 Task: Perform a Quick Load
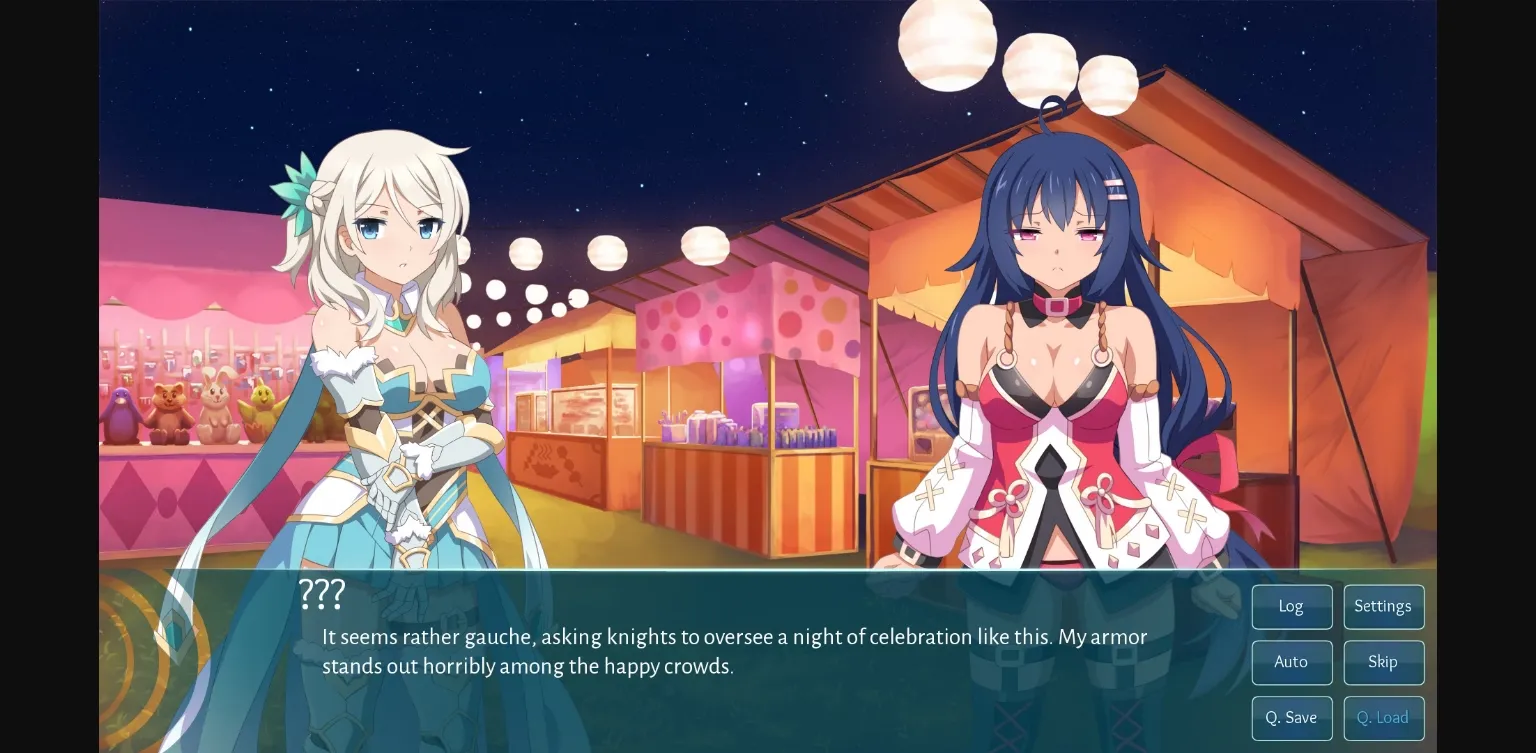pos(1383,717)
